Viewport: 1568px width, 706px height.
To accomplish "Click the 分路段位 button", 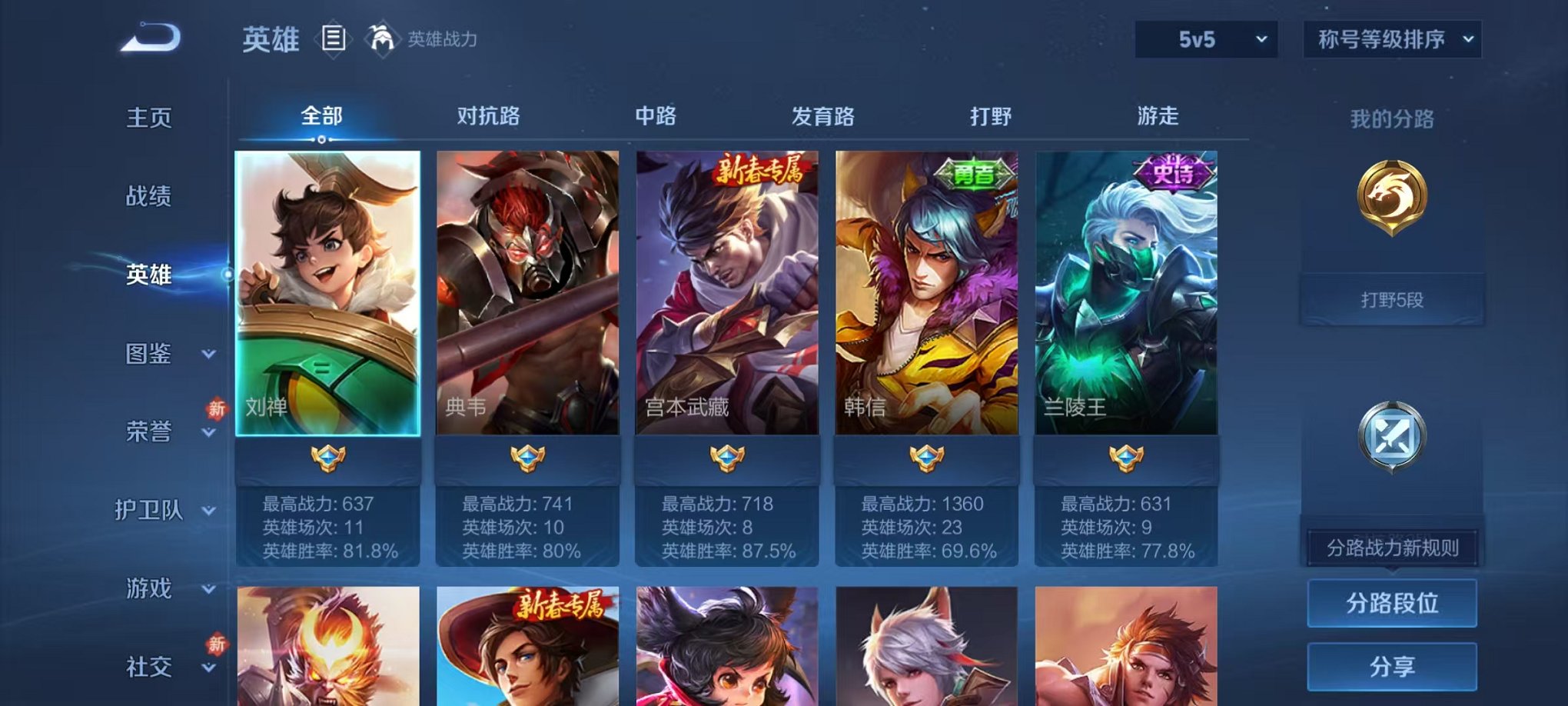I will (1392, 604).
